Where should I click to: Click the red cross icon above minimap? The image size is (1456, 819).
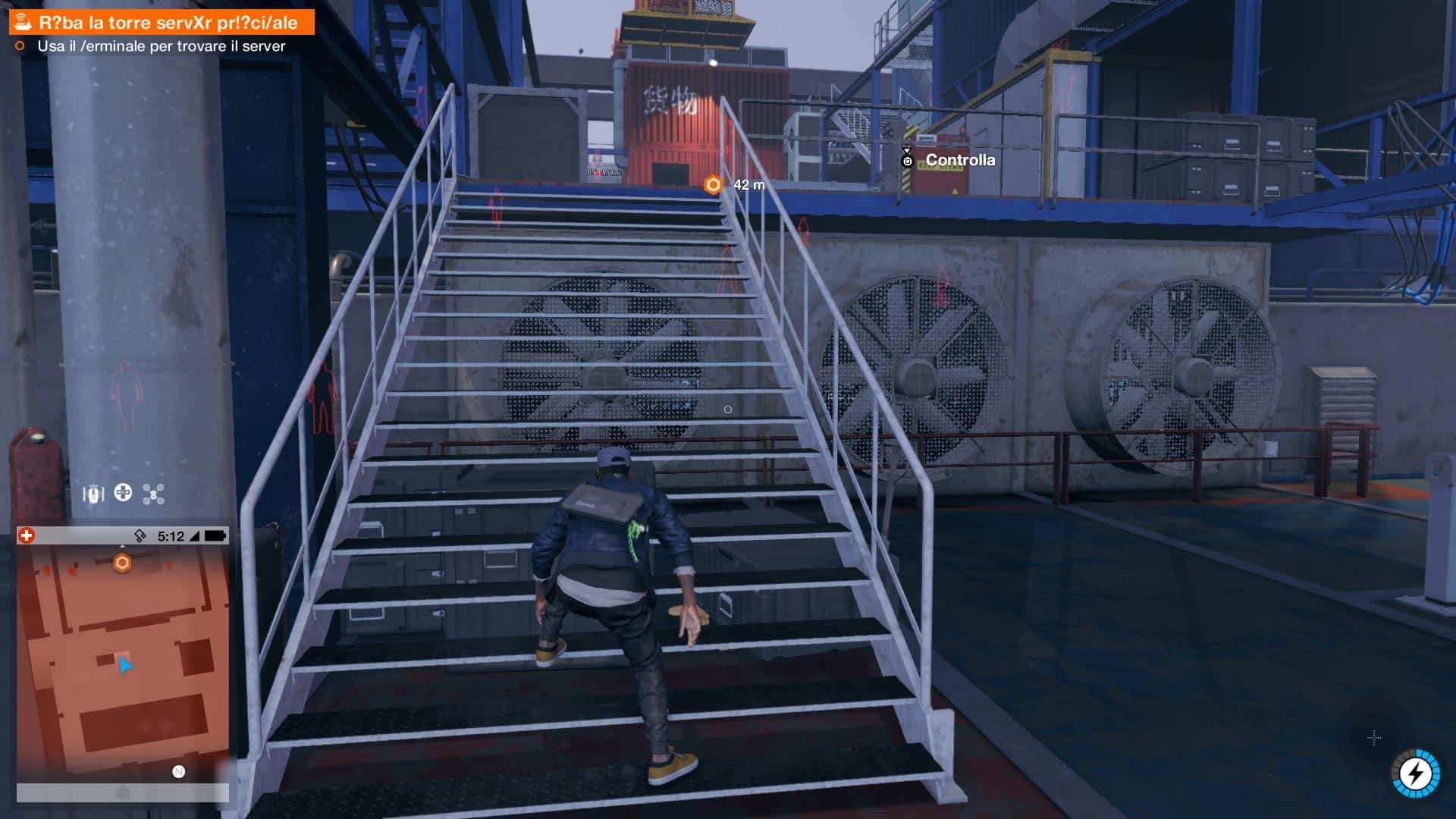coord(27,536)
